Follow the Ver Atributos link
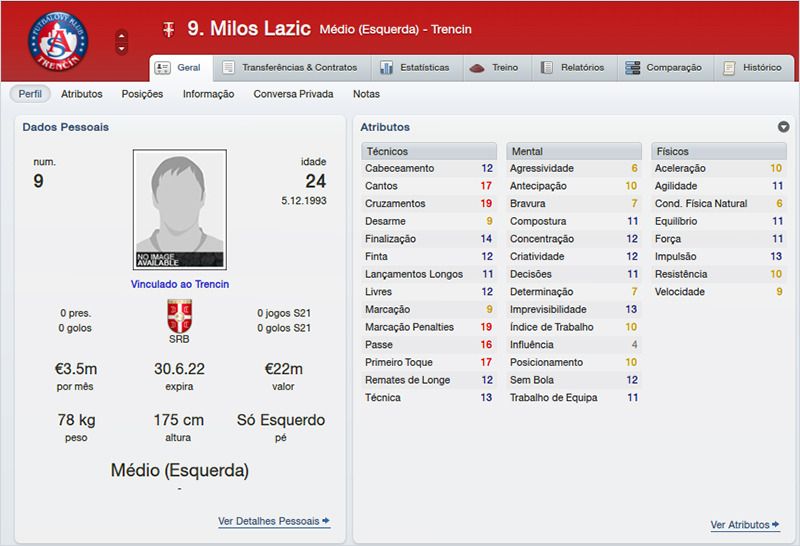The width and height of the screenshot is (800, 546). tap(744, 525)
